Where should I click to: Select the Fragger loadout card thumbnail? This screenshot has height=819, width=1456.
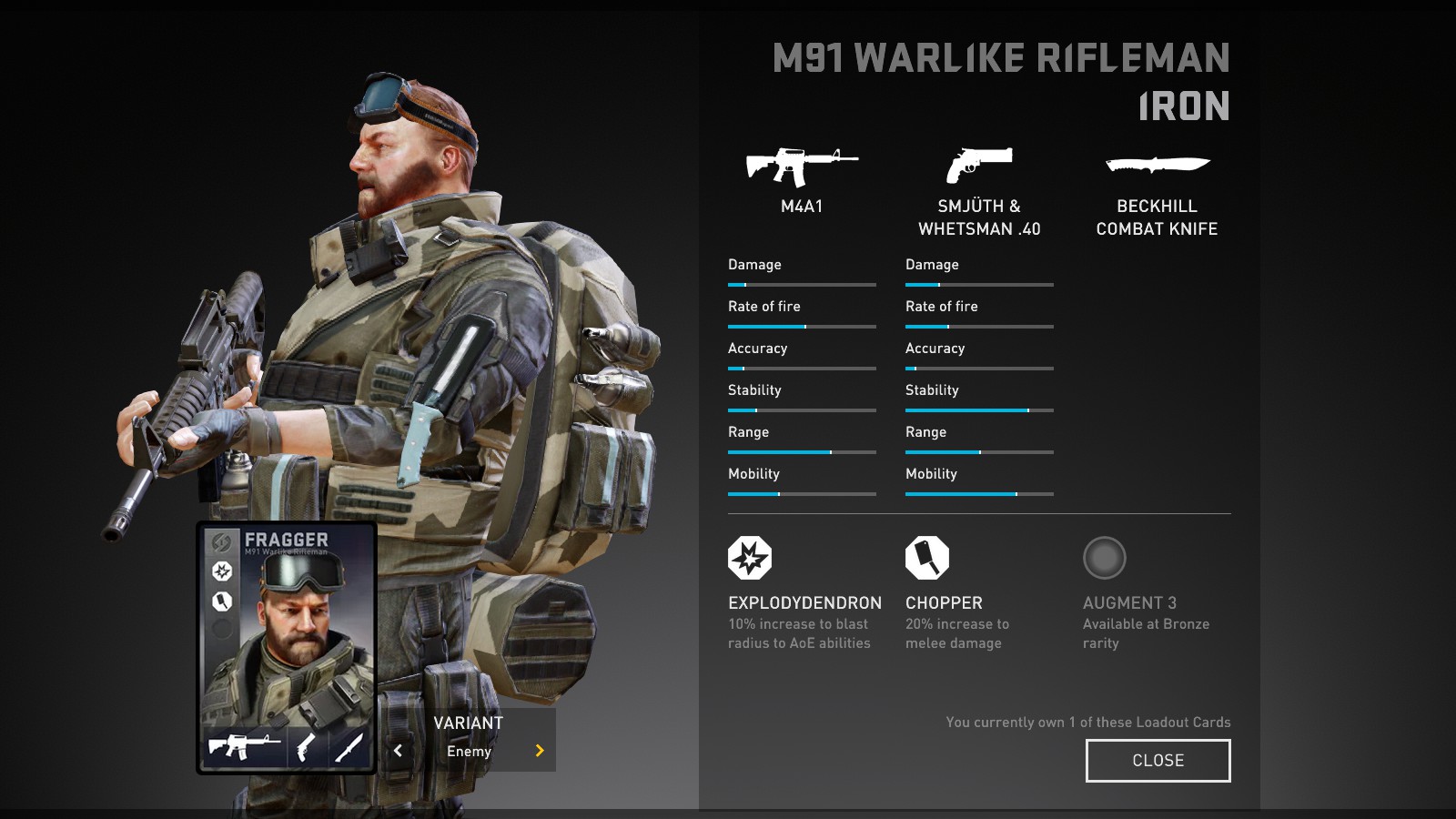[287, 648]
